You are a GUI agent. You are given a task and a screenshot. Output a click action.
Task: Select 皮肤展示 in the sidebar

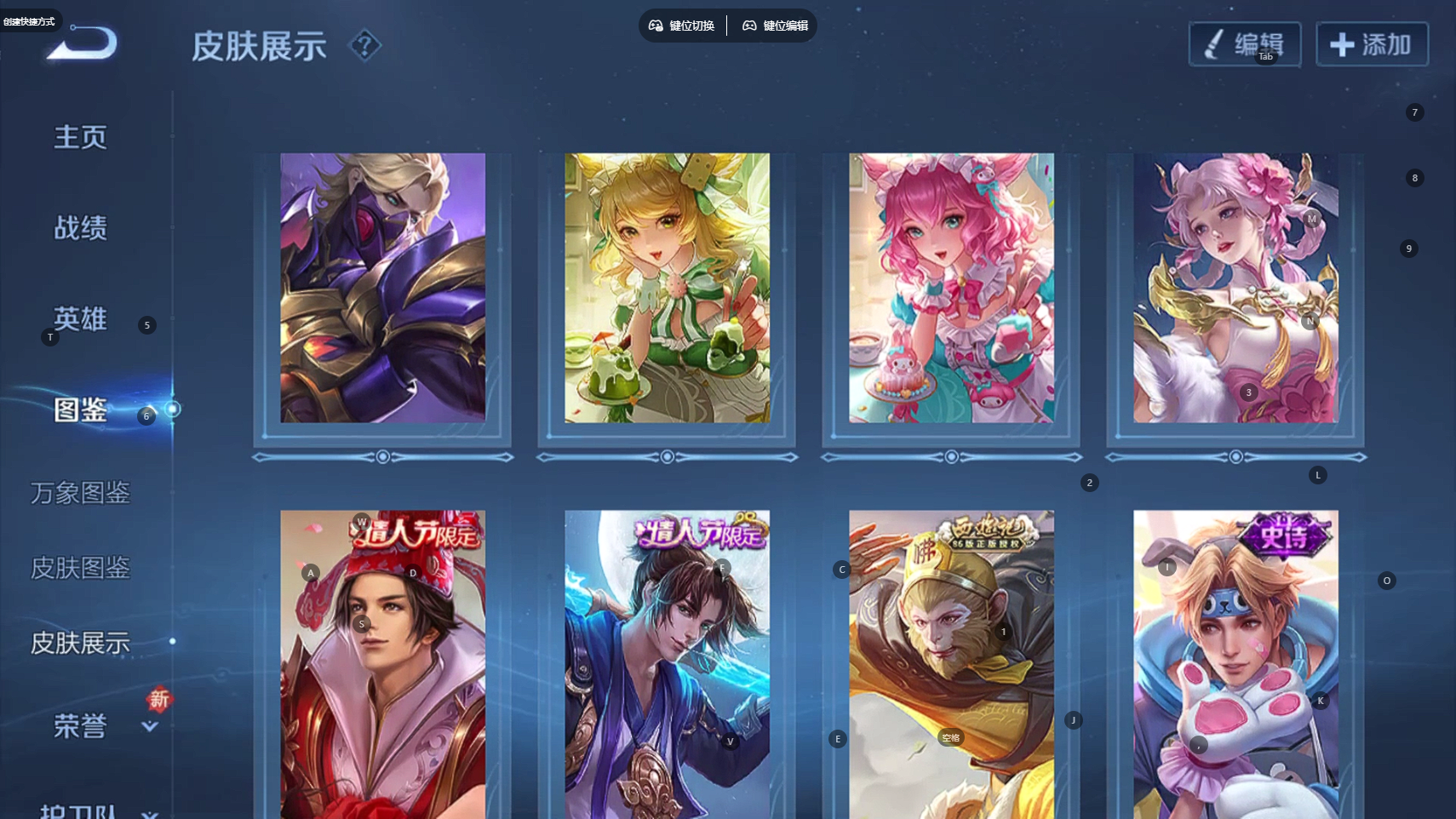(80, 643)
